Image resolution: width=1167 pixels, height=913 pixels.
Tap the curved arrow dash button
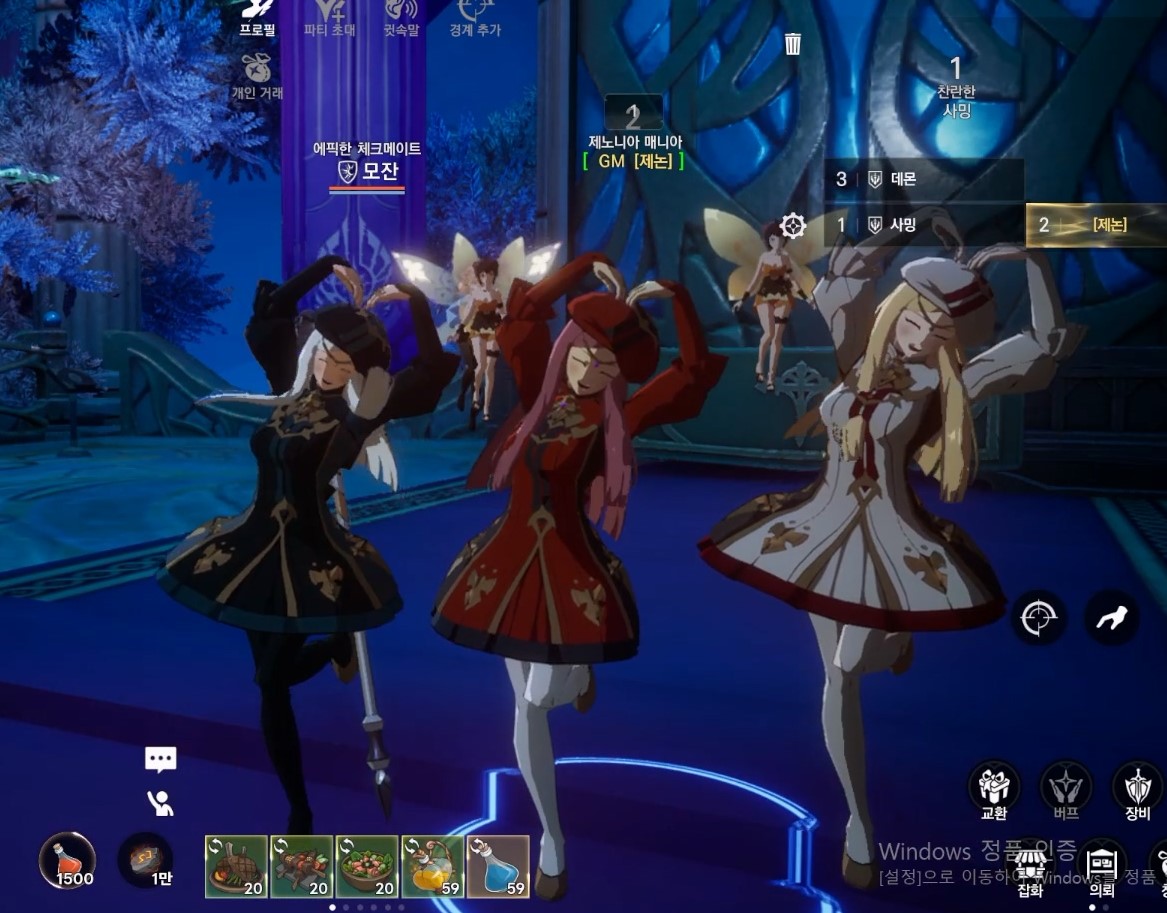point(1111,619)
